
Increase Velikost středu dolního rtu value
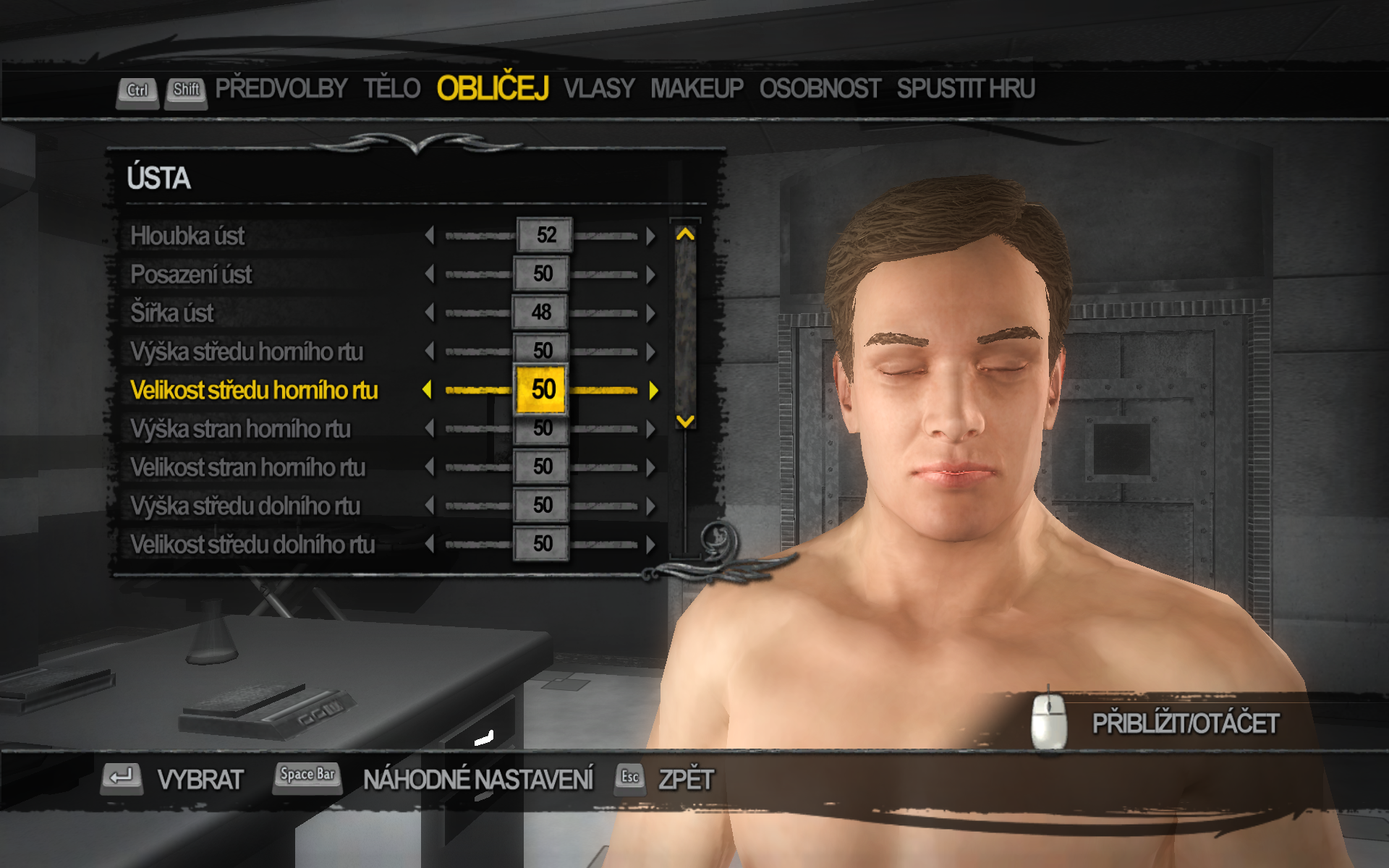click(651, 545)
